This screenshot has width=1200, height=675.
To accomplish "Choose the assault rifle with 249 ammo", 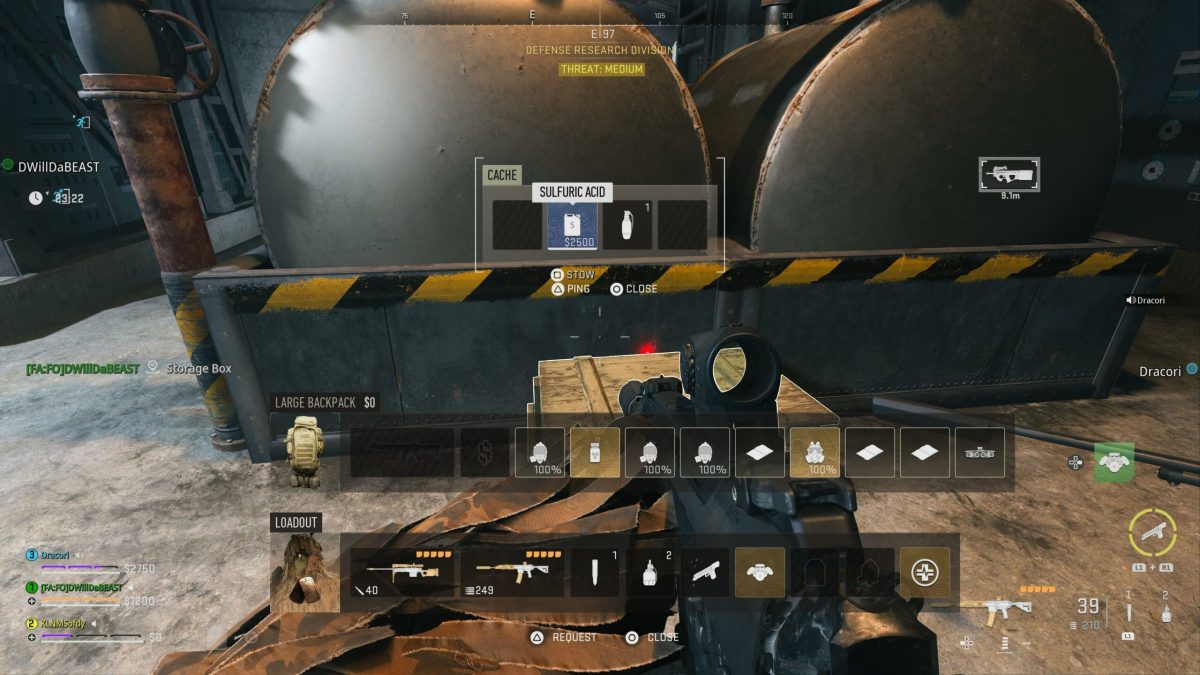I will click(x=511, y=572).
